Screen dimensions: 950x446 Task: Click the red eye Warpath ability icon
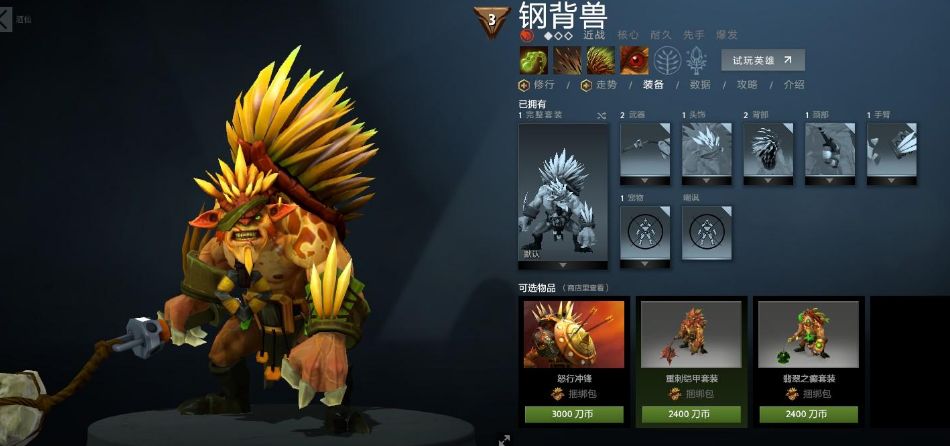click(634, 60)
